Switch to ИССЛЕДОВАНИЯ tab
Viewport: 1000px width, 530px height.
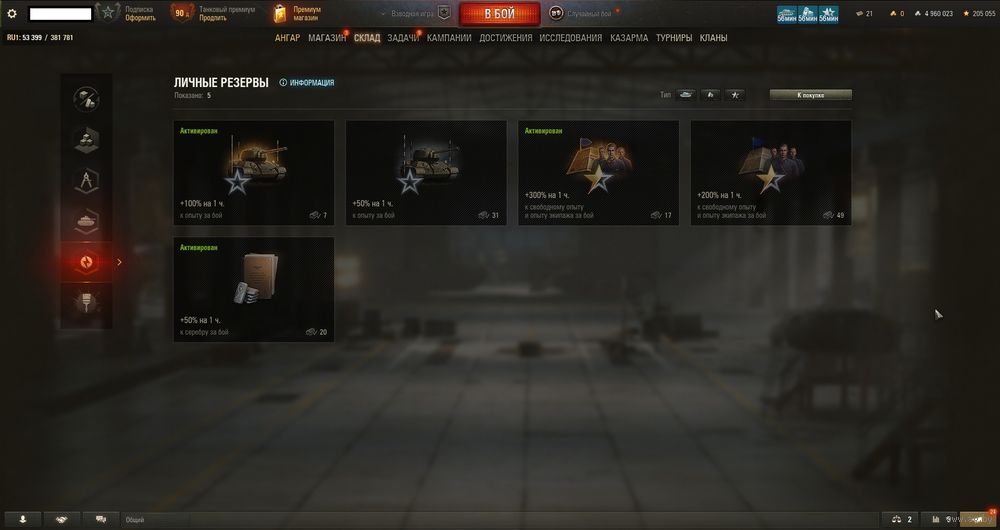tap(570, 38)
